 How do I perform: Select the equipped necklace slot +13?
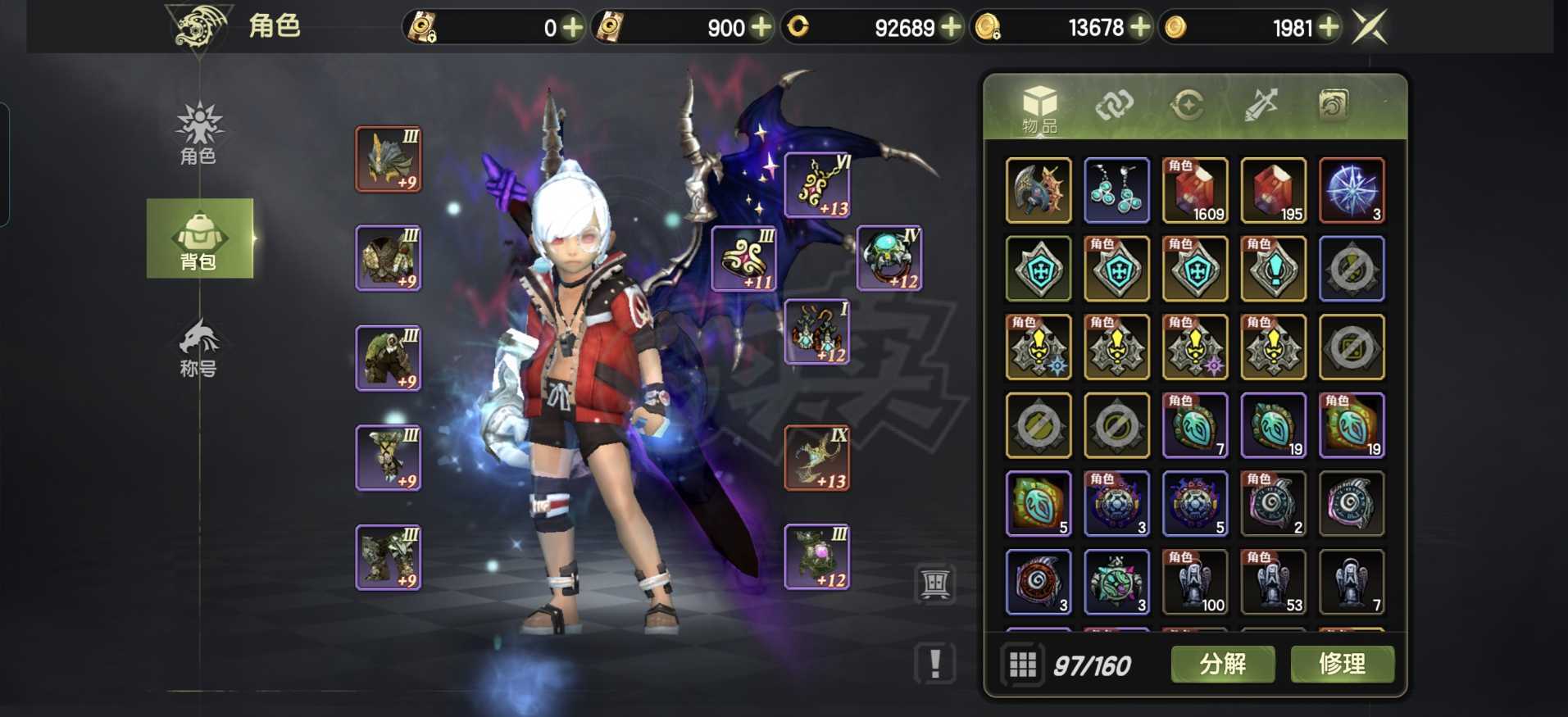click(817, 185)
